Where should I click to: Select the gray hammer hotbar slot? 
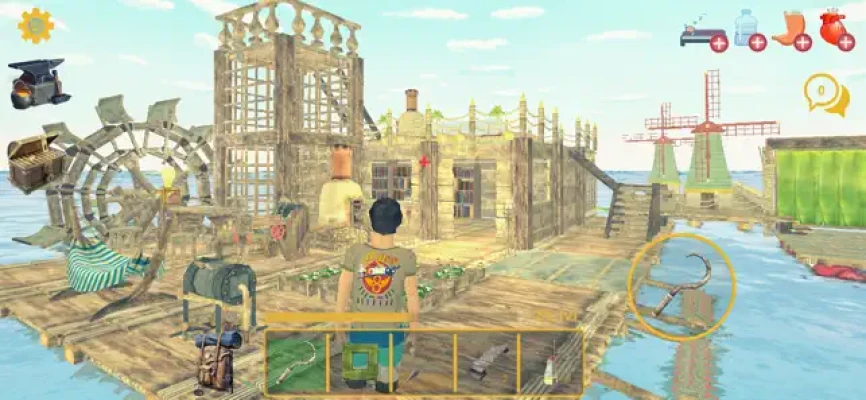486,361
